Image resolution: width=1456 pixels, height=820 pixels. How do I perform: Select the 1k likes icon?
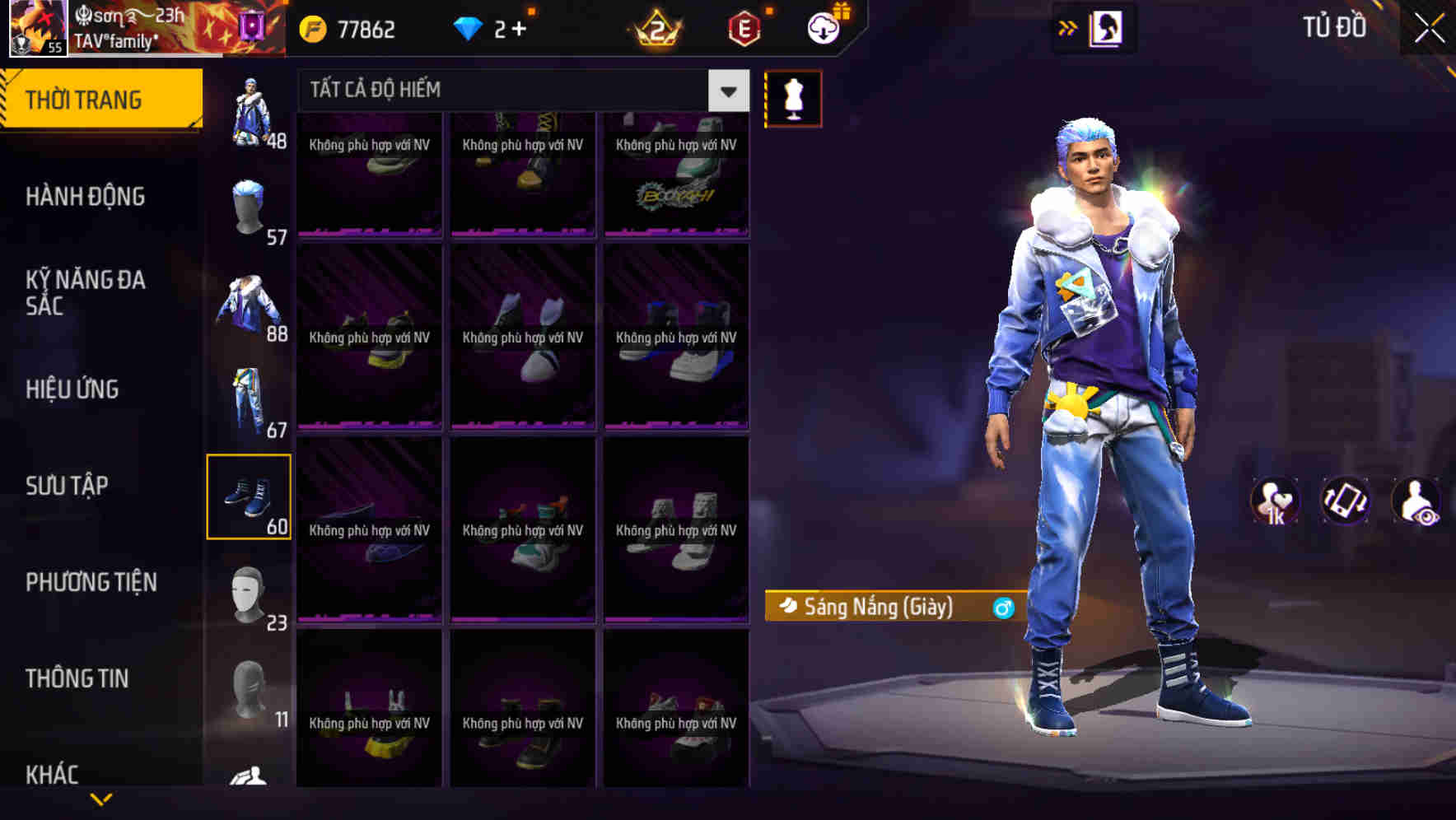pyautogui.click(x=1276, y=501)
